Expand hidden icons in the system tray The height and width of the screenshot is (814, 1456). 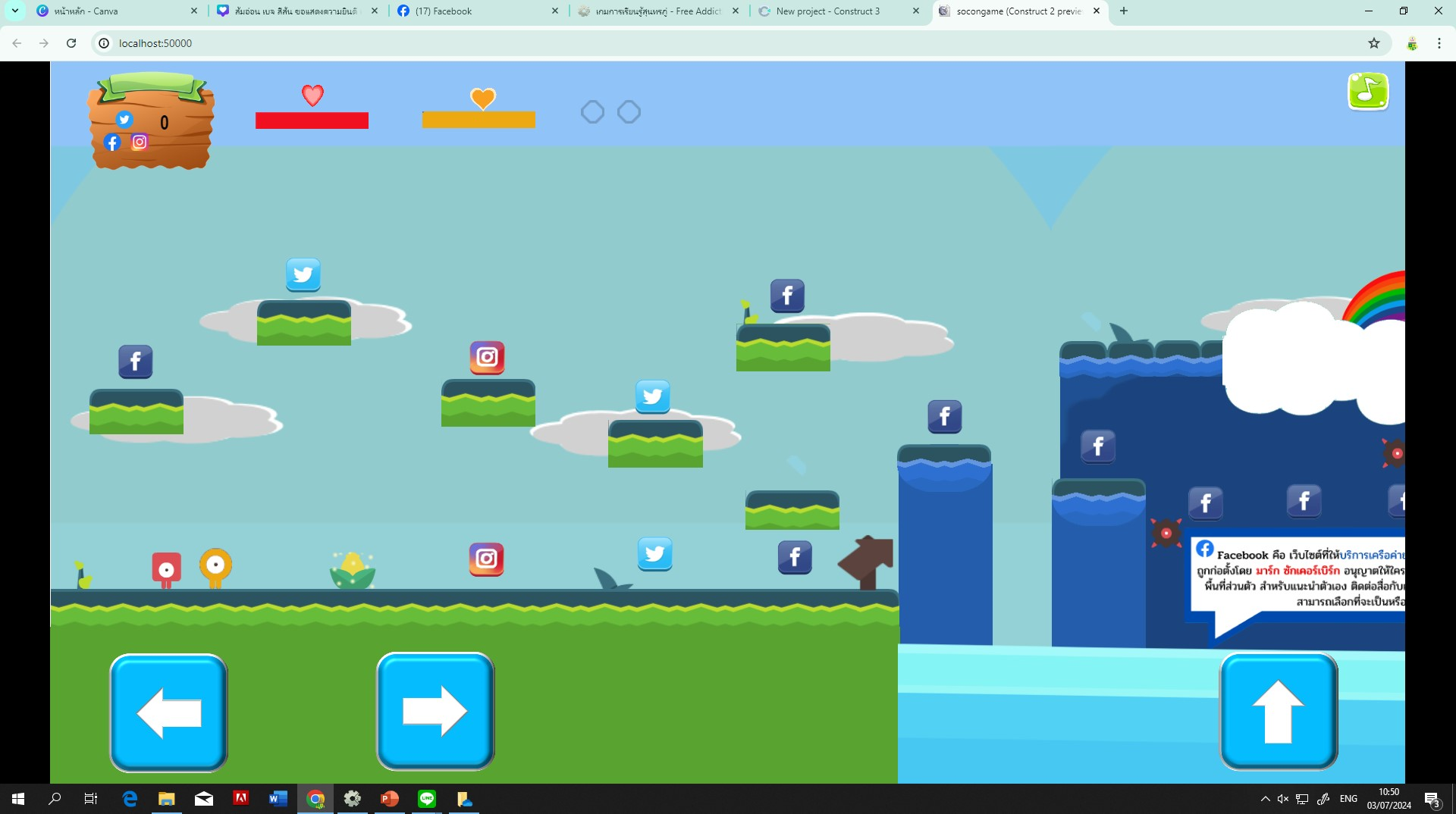pos(1265,798)
